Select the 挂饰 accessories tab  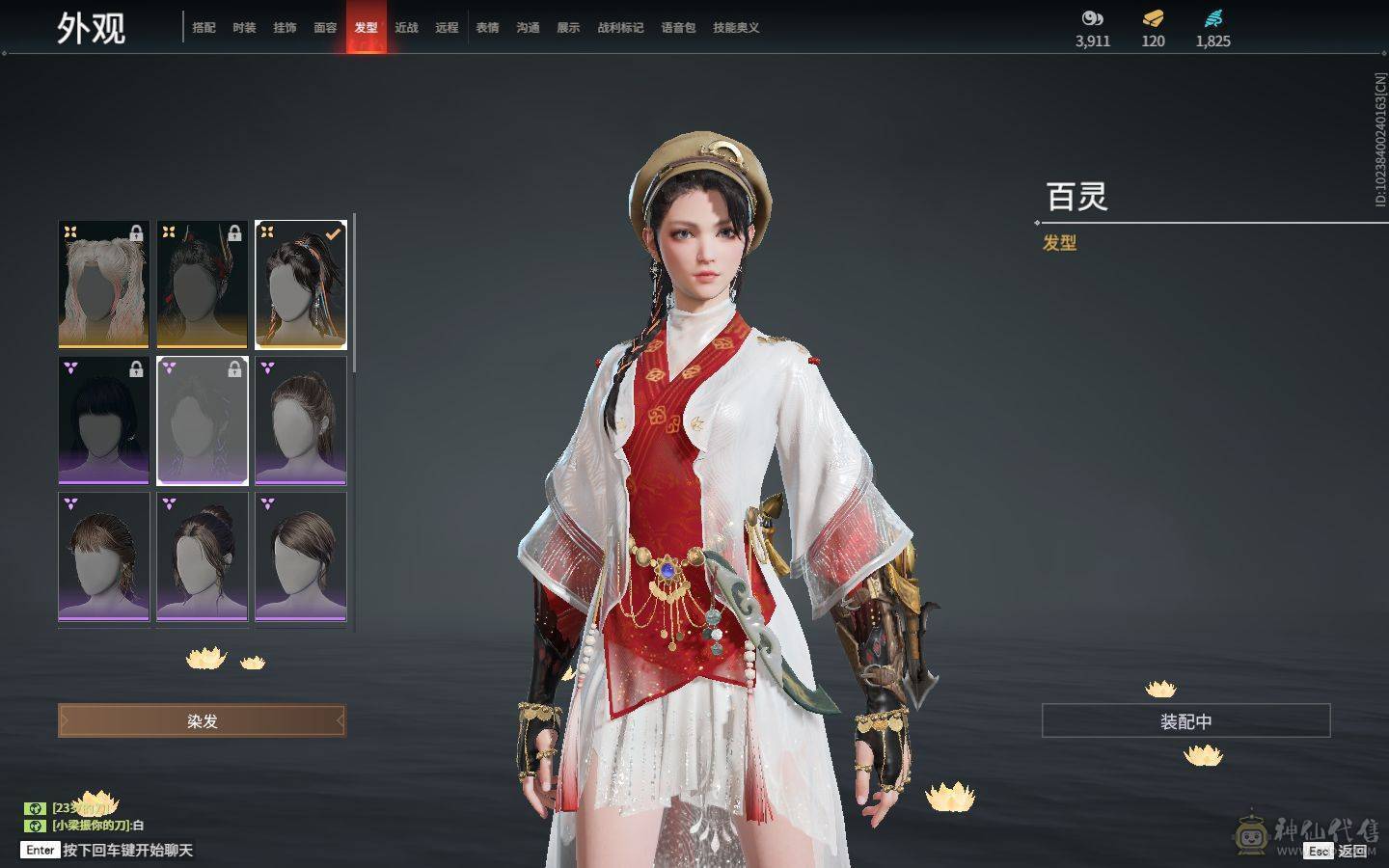285,28
